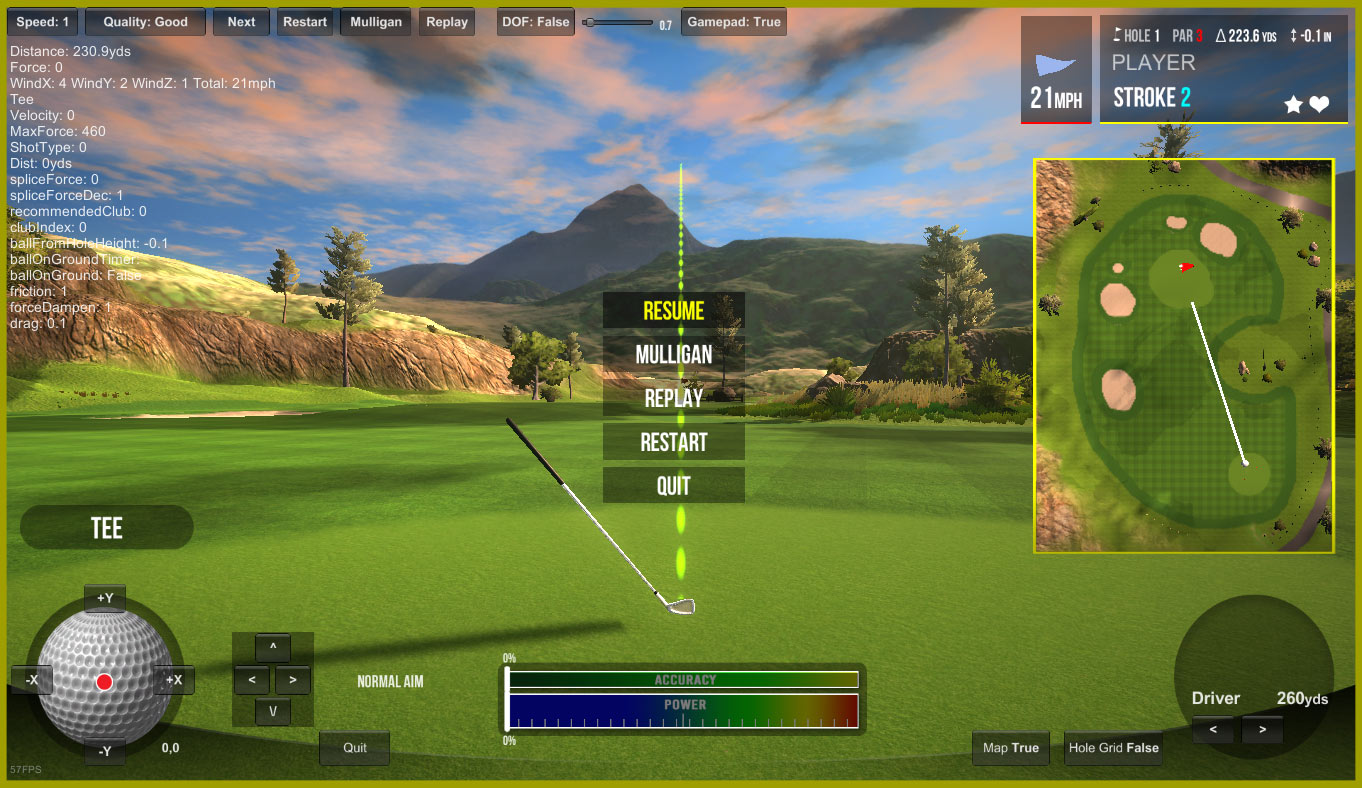Toggle the Map True button
Screen dimensions: 1362x788
pyautogui.click(x=1010, y=748)
